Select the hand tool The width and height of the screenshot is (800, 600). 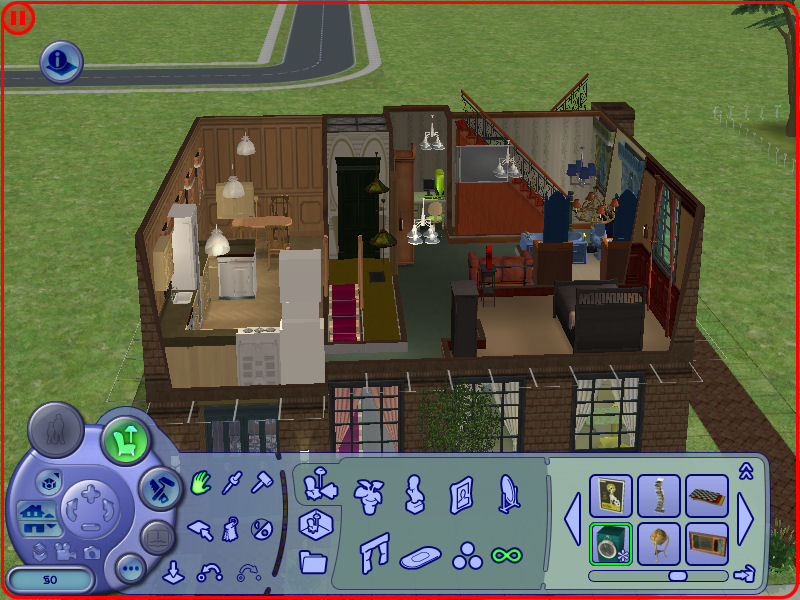(x=200, y=484)
